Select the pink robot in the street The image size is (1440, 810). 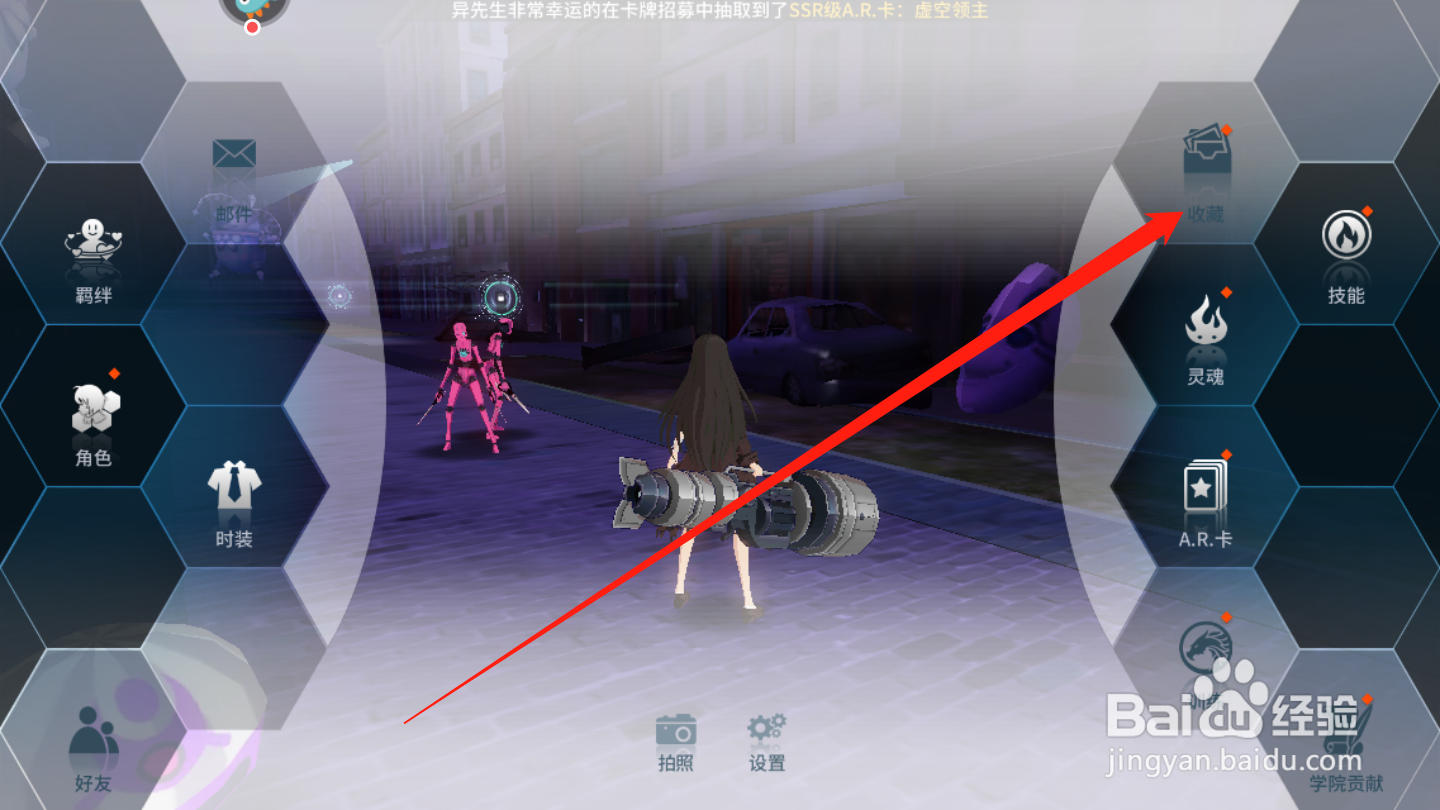pos(465,380)
